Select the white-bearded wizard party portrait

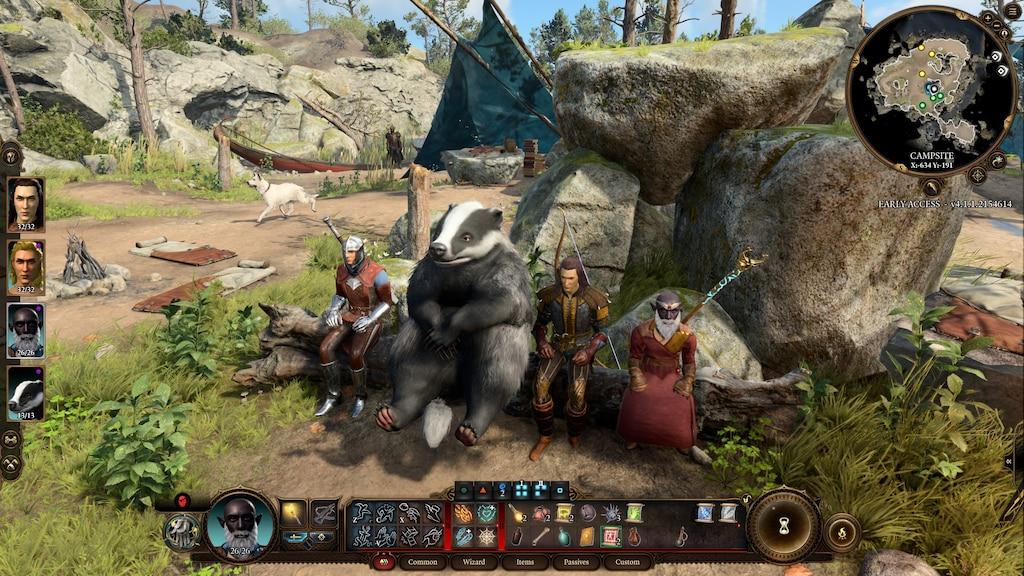[25, 329]
